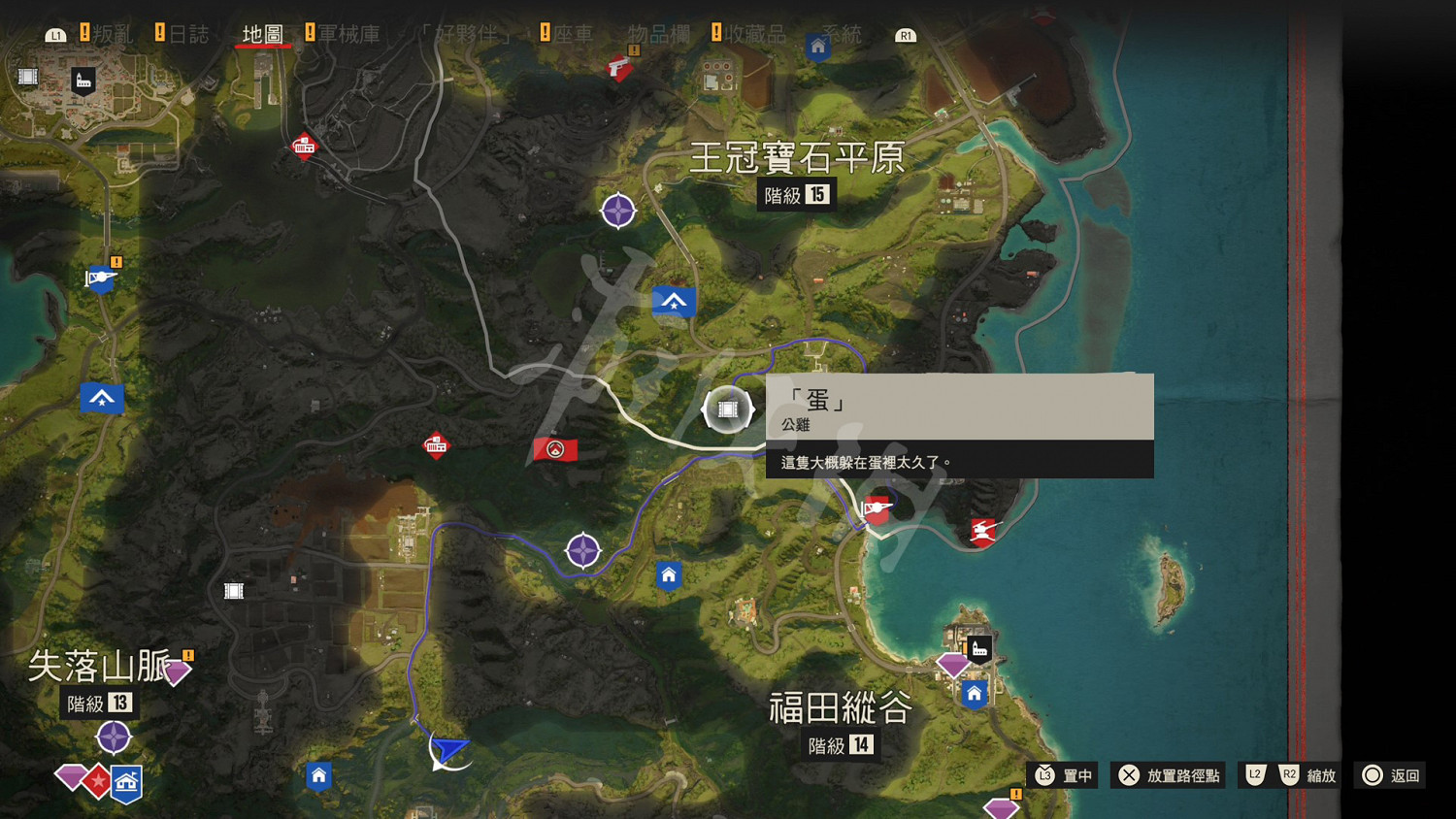The width and height of the screenshot is (1456, 819).
Task: Click the blue player arrow marker at the bottom
Action: (x=451, y=751)
